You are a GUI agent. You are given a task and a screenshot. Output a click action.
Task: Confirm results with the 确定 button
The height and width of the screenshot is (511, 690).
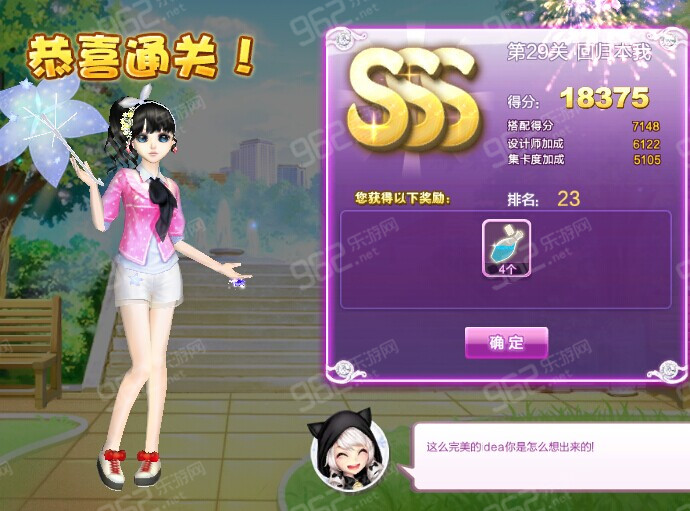coord(506,343)
